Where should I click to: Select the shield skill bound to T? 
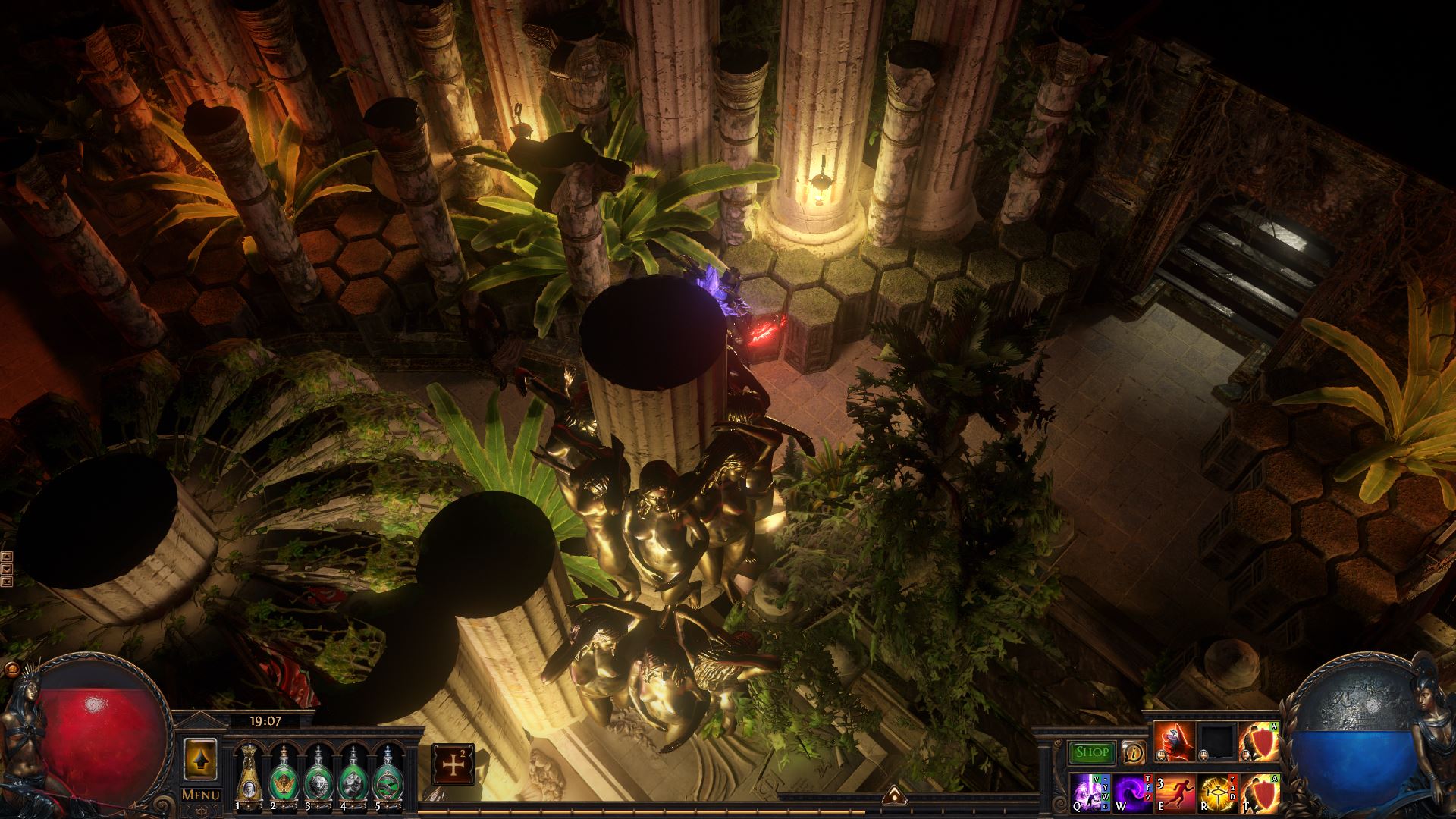coord(1259,792)
